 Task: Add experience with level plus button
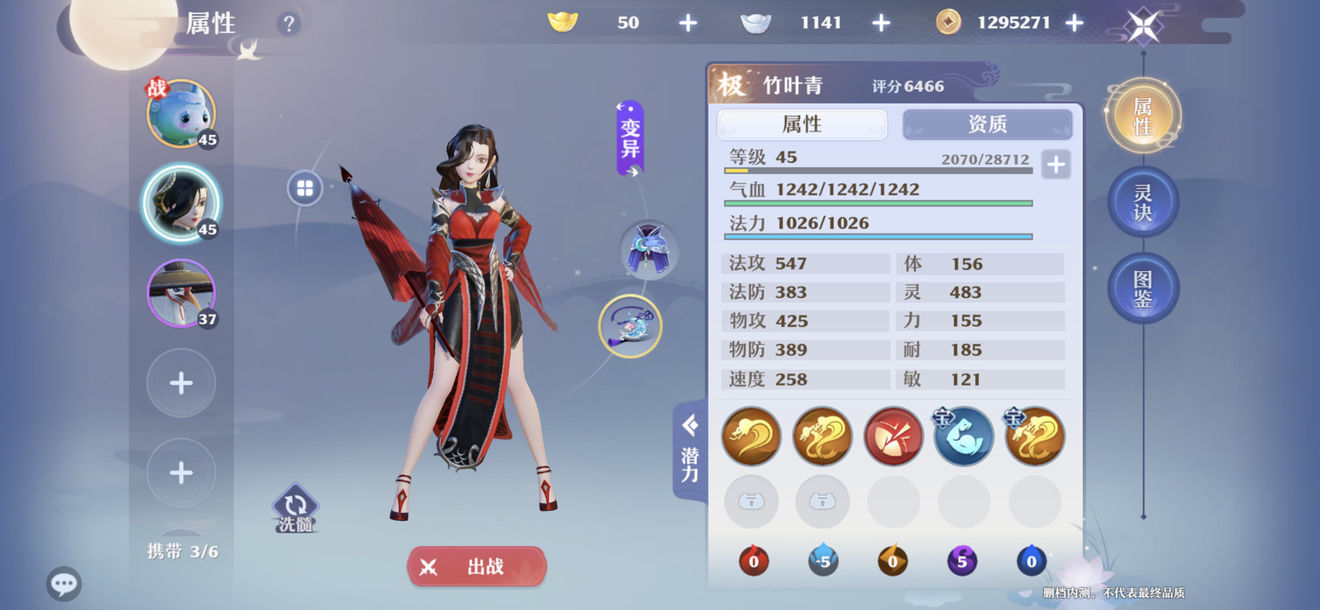pos(1055,164)
